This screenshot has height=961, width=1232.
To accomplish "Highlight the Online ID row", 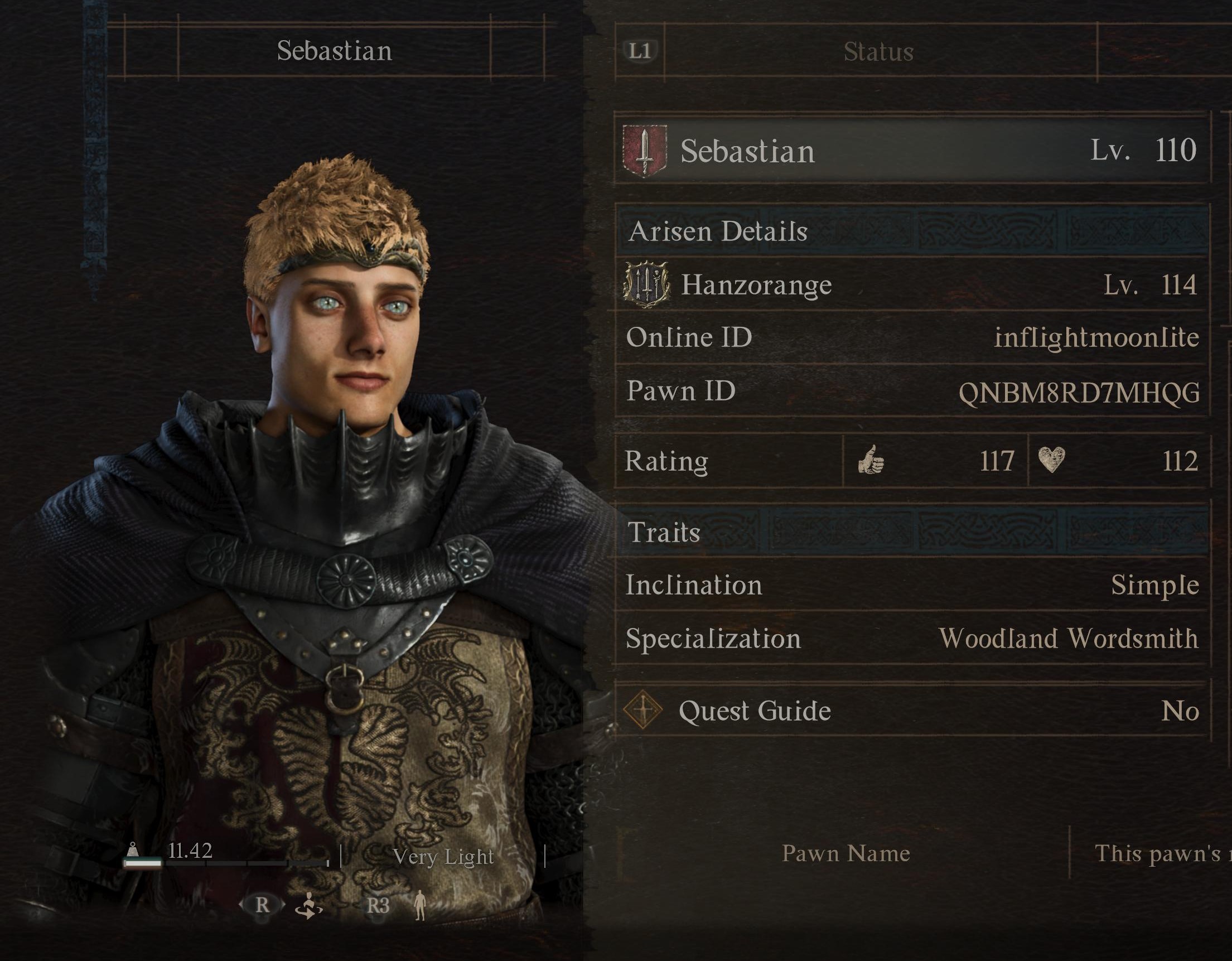I will pos(911,338).
